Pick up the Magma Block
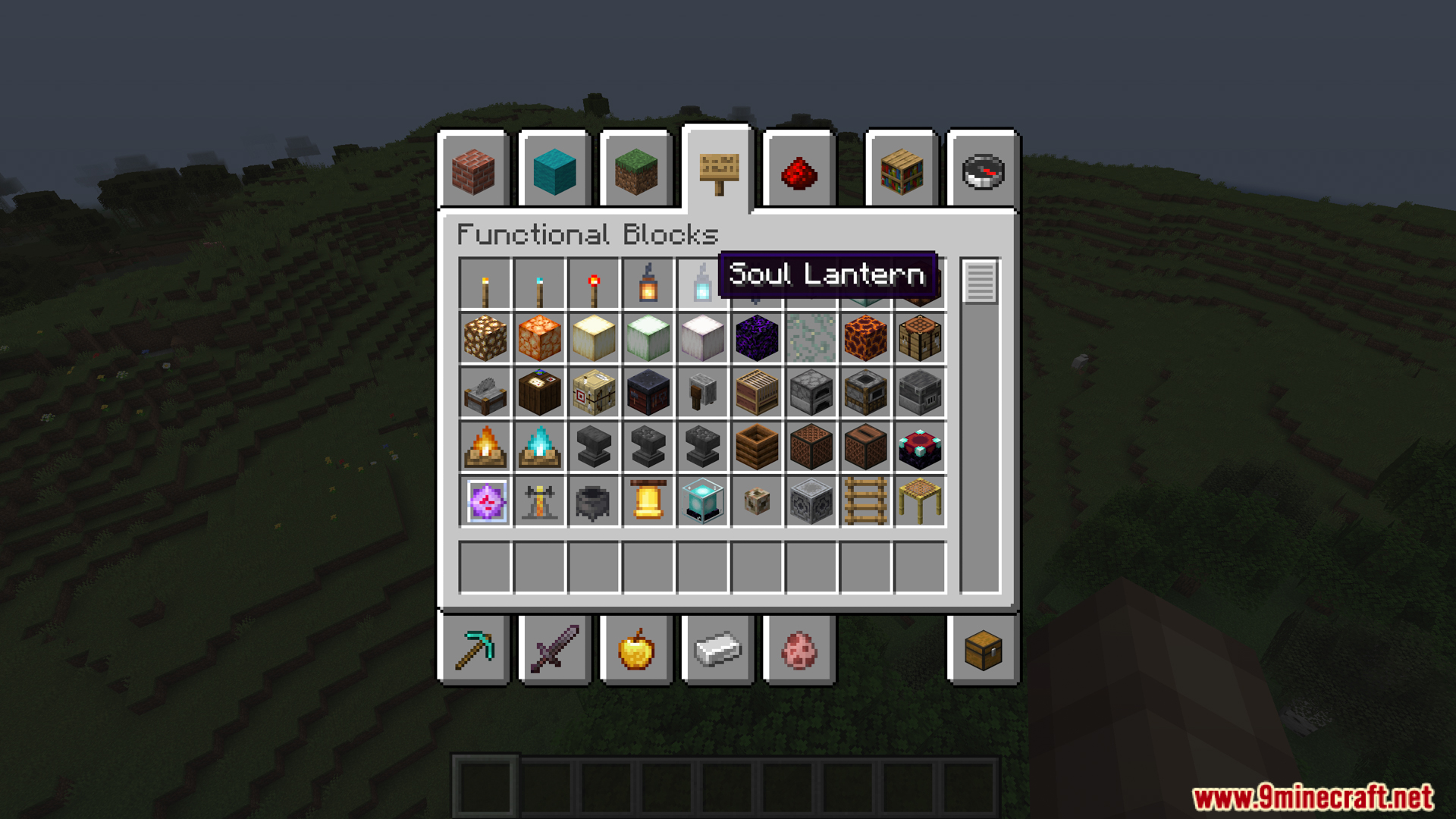 pos(866,339)
